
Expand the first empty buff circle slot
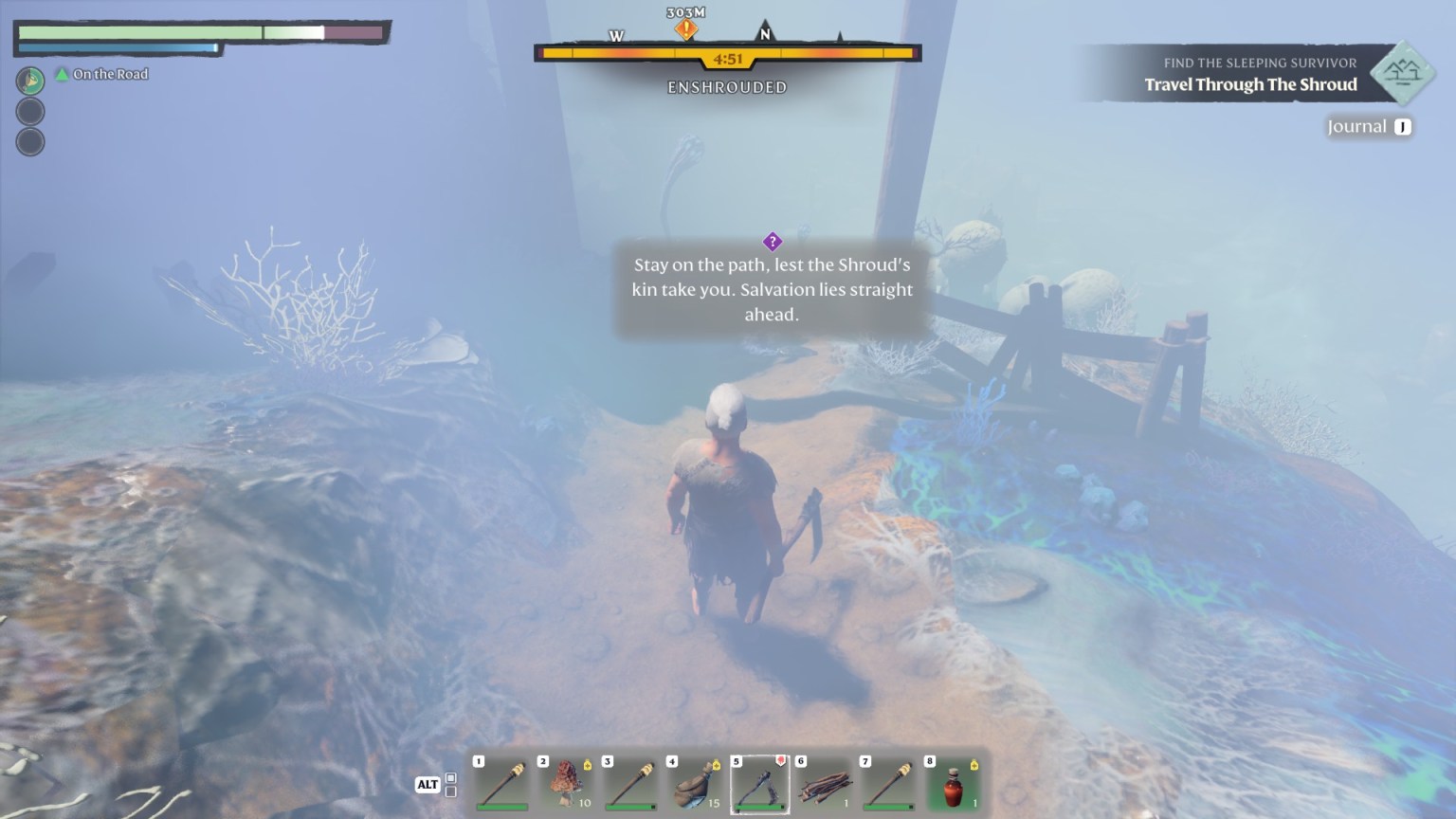click(30, 111)
